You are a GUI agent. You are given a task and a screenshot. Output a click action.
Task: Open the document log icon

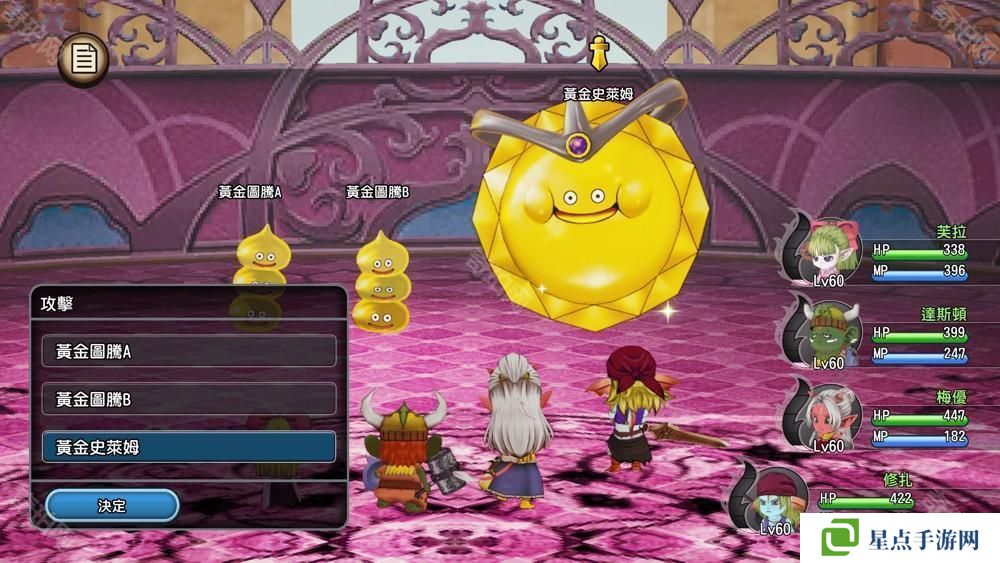tap(84, 59)
